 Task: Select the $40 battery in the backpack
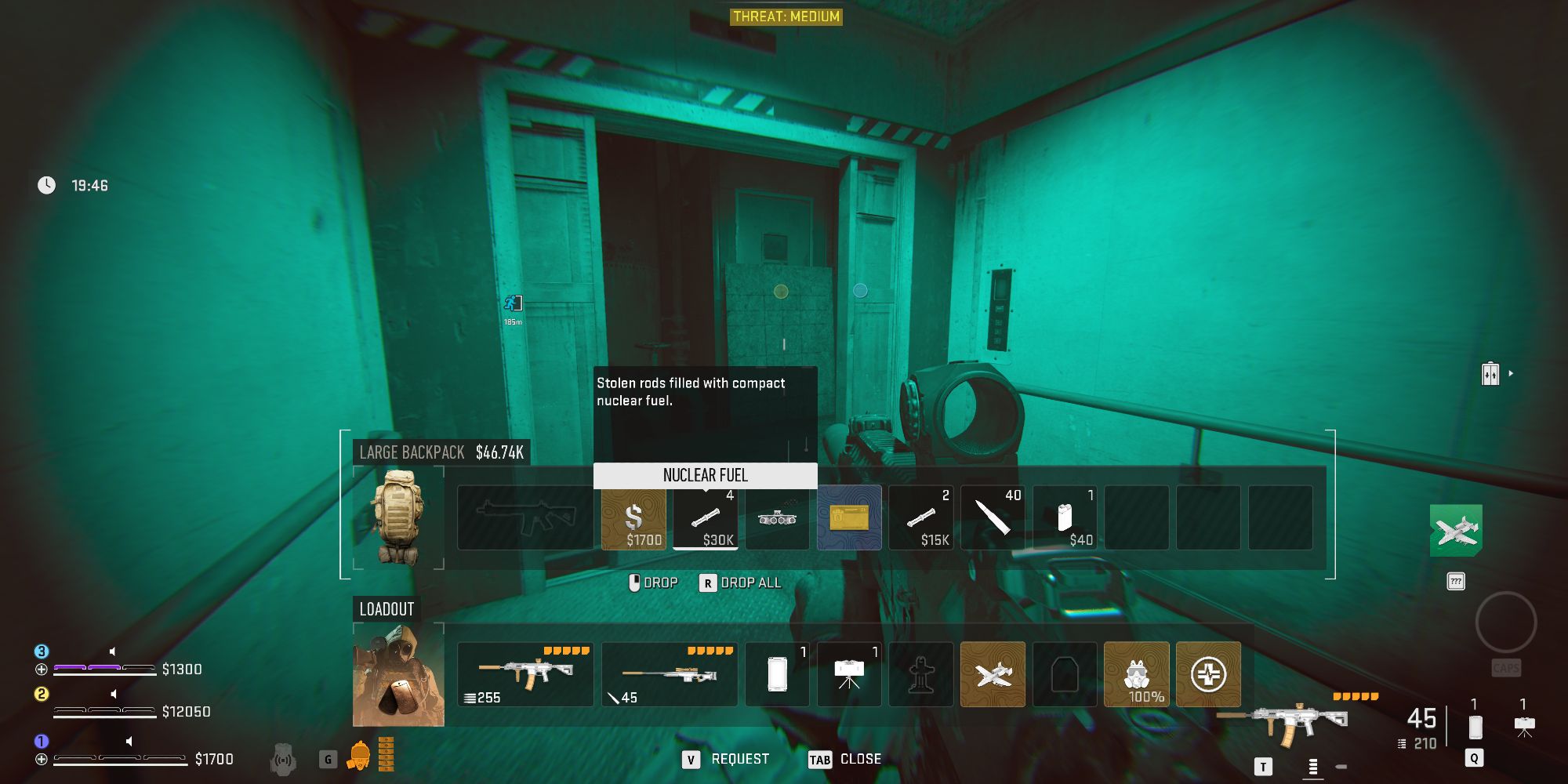click(x=1065, y=517)
